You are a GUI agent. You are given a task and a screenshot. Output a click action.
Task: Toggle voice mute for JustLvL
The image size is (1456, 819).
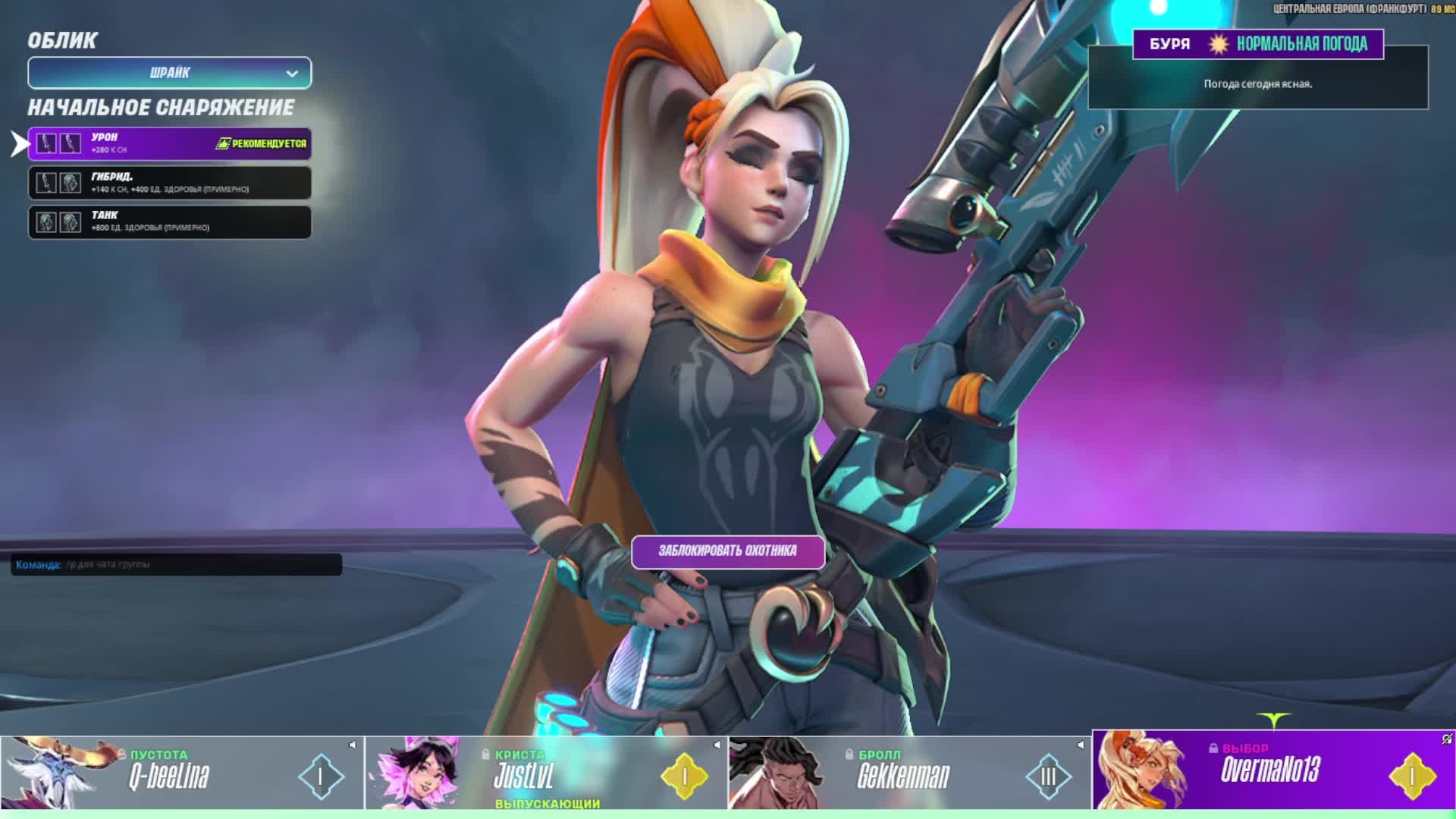pos(717,745)
